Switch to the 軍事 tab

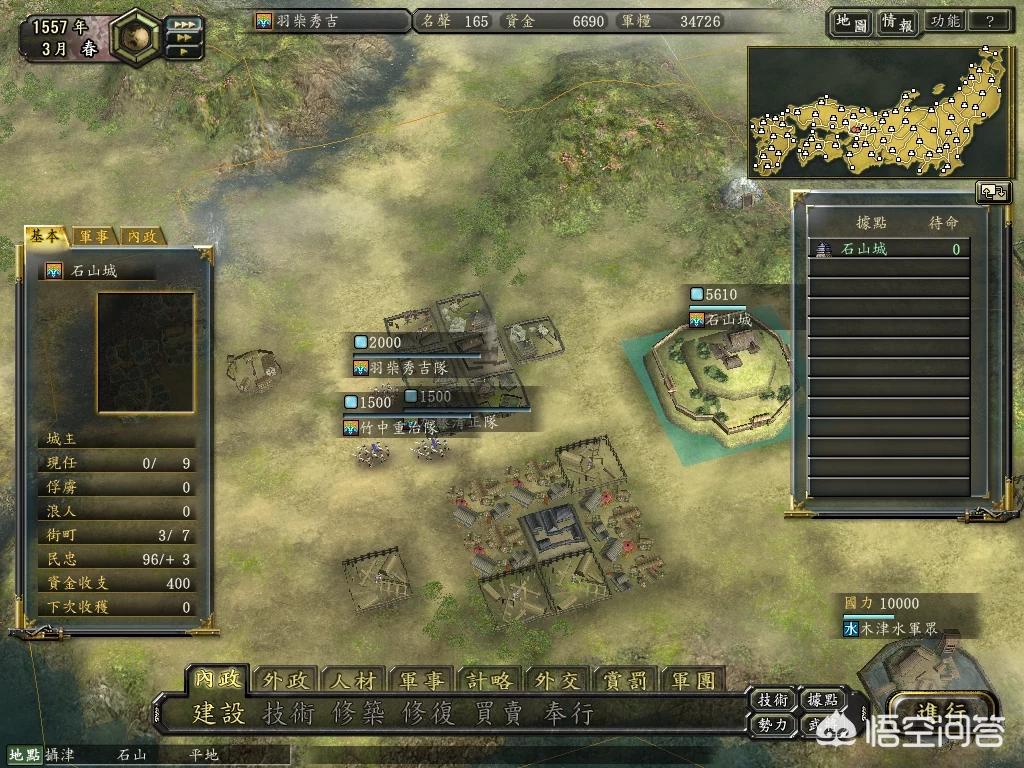[95, 236]
